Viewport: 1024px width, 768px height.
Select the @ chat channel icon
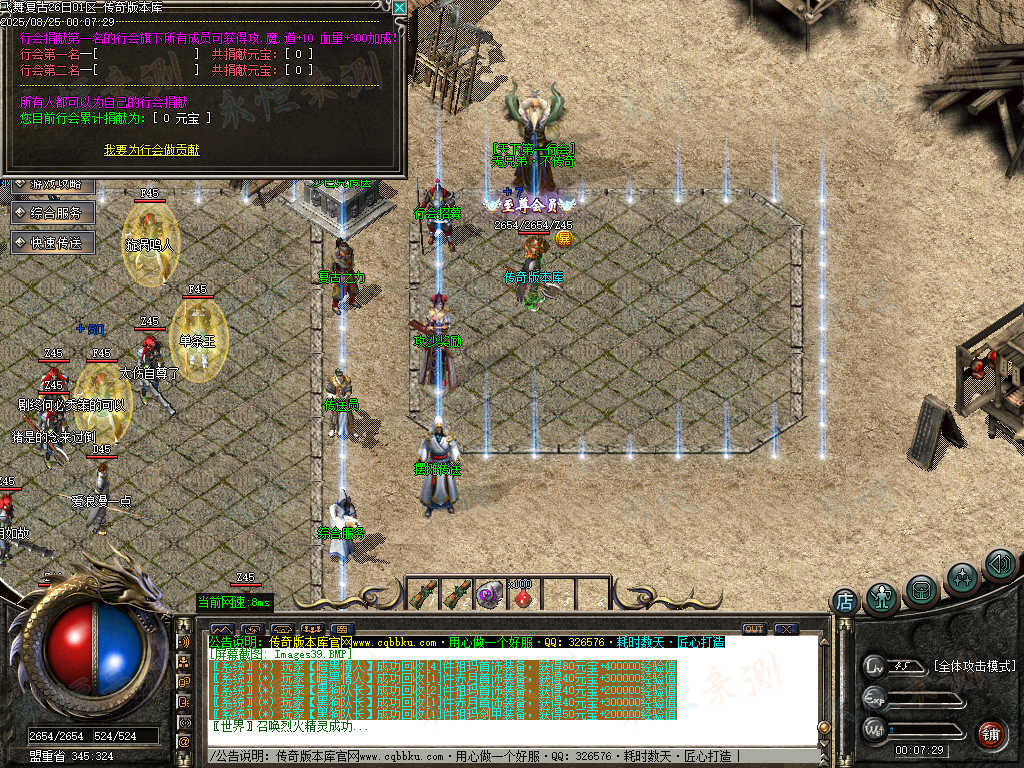184,741
